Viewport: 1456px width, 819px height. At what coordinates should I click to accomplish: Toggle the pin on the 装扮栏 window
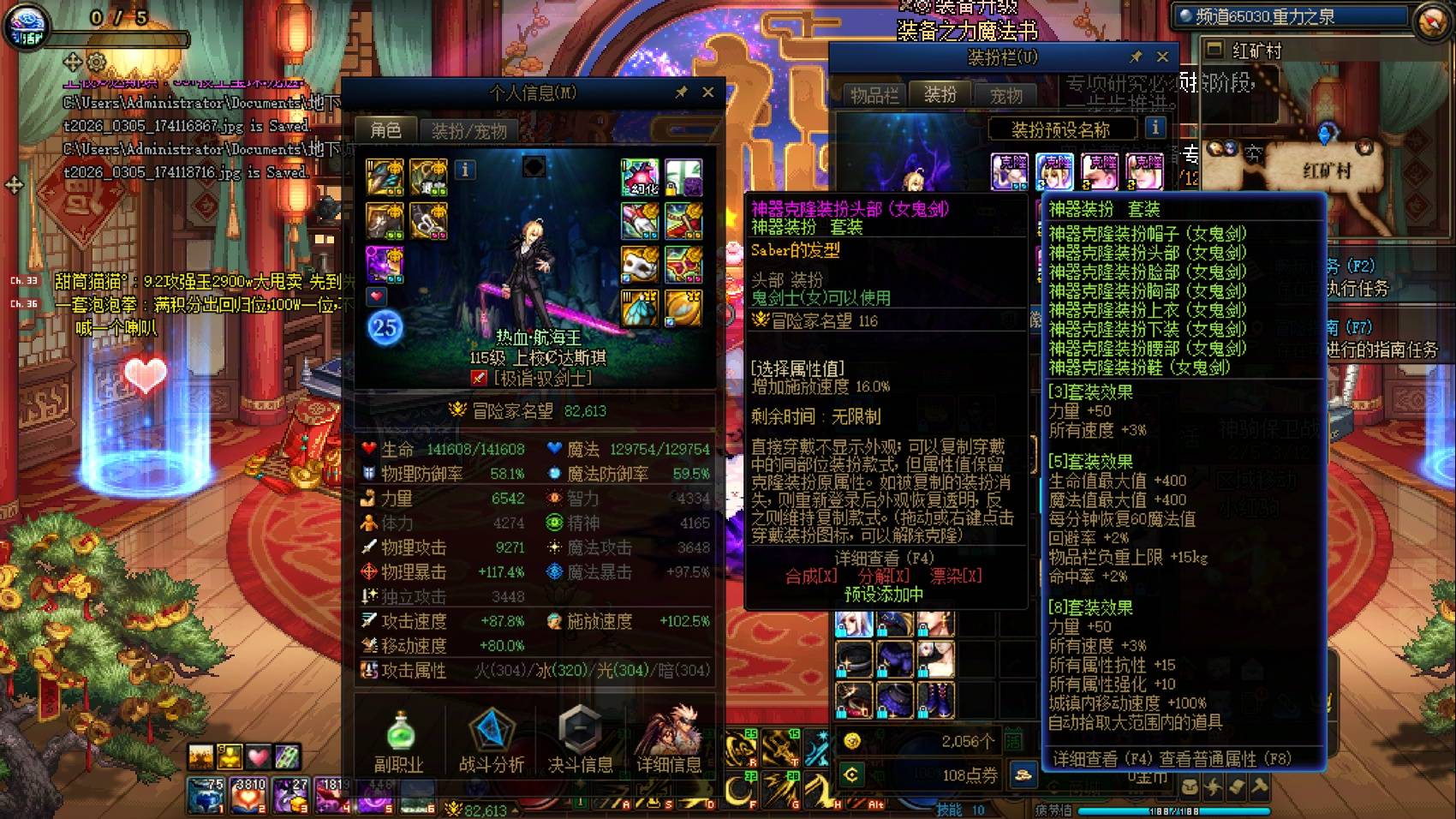(1137, 57)
